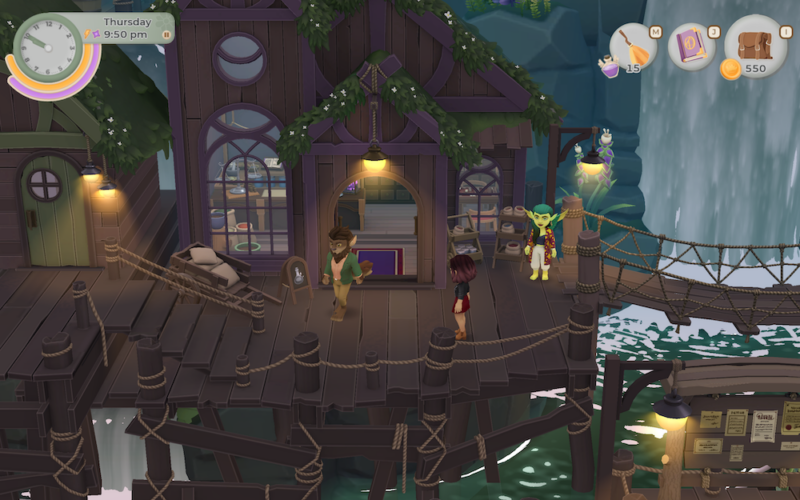Open the brown backpack inventory
The width and height of the screenshot is (800, 500).
point(755,45)
